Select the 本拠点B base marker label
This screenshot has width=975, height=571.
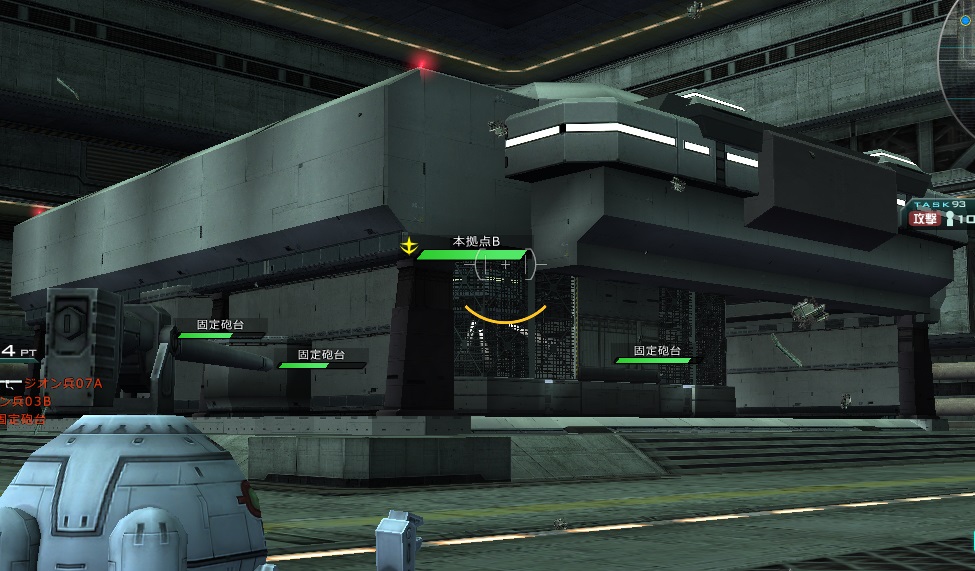point(476,241)
